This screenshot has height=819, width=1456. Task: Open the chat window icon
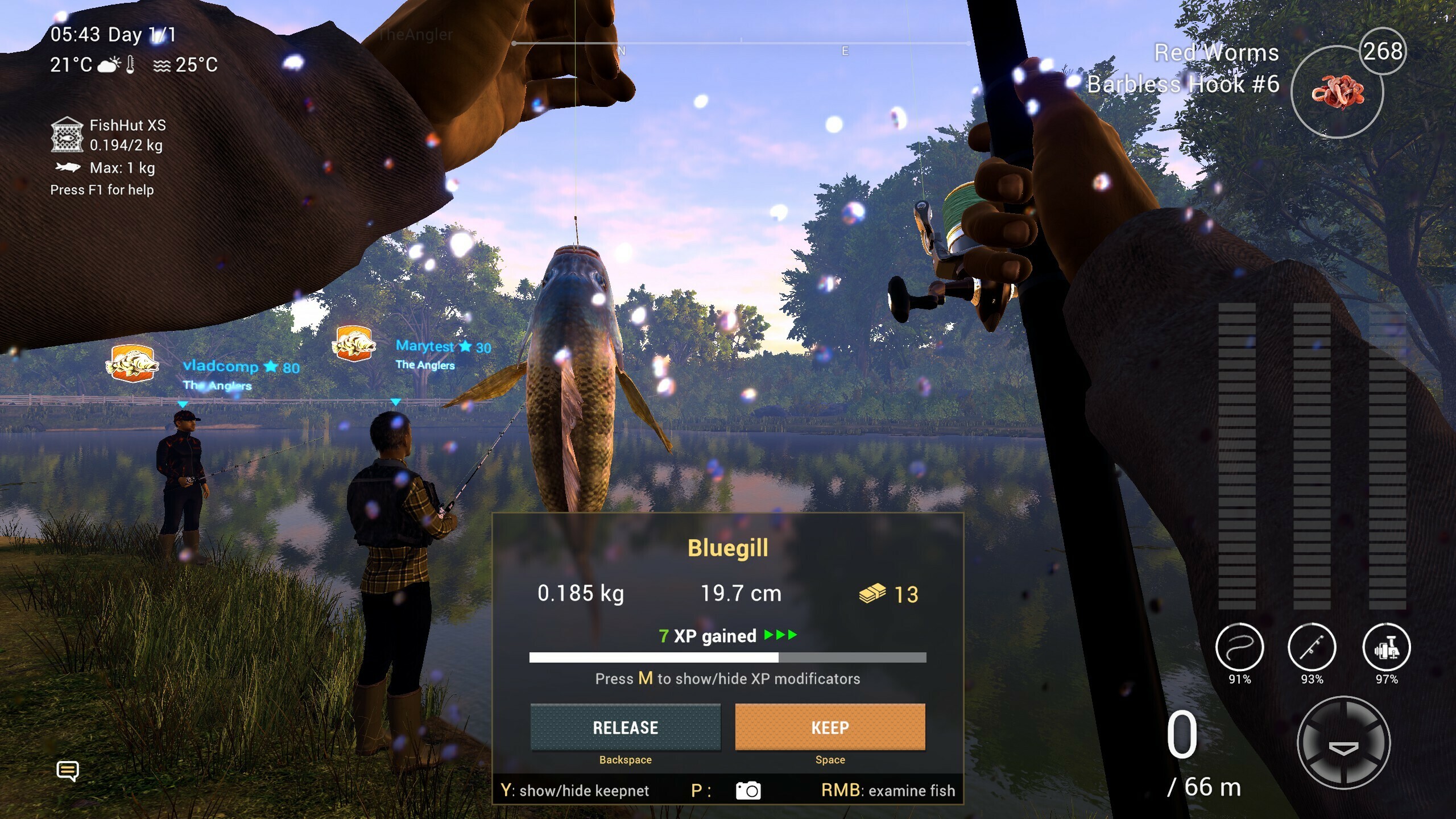pyautogui.click(x=68, y=771)
